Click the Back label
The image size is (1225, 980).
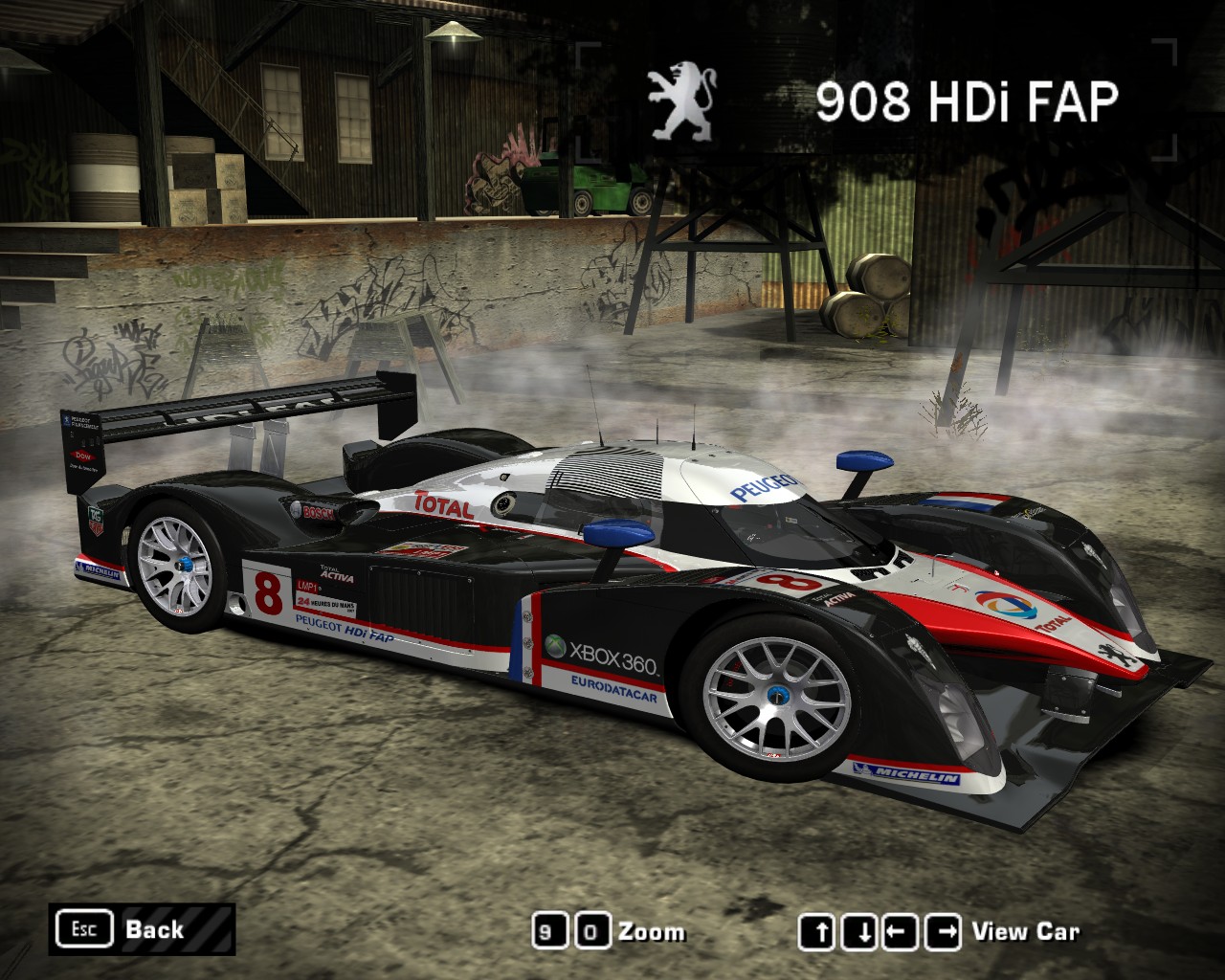coord(154,928)
